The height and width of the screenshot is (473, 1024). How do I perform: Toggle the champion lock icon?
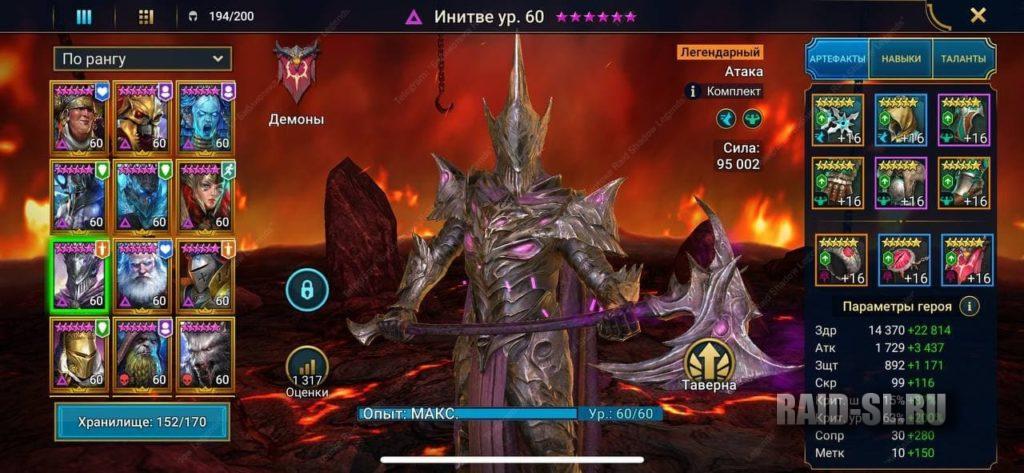pos(307,290)
